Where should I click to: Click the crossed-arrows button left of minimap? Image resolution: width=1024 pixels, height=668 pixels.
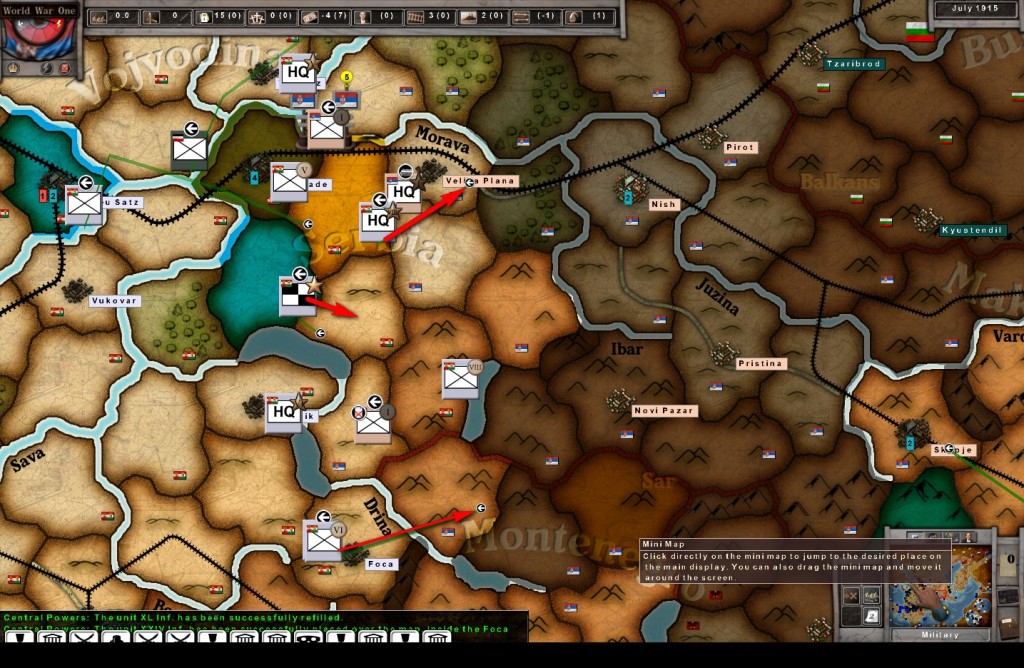(x=850, y=595)
